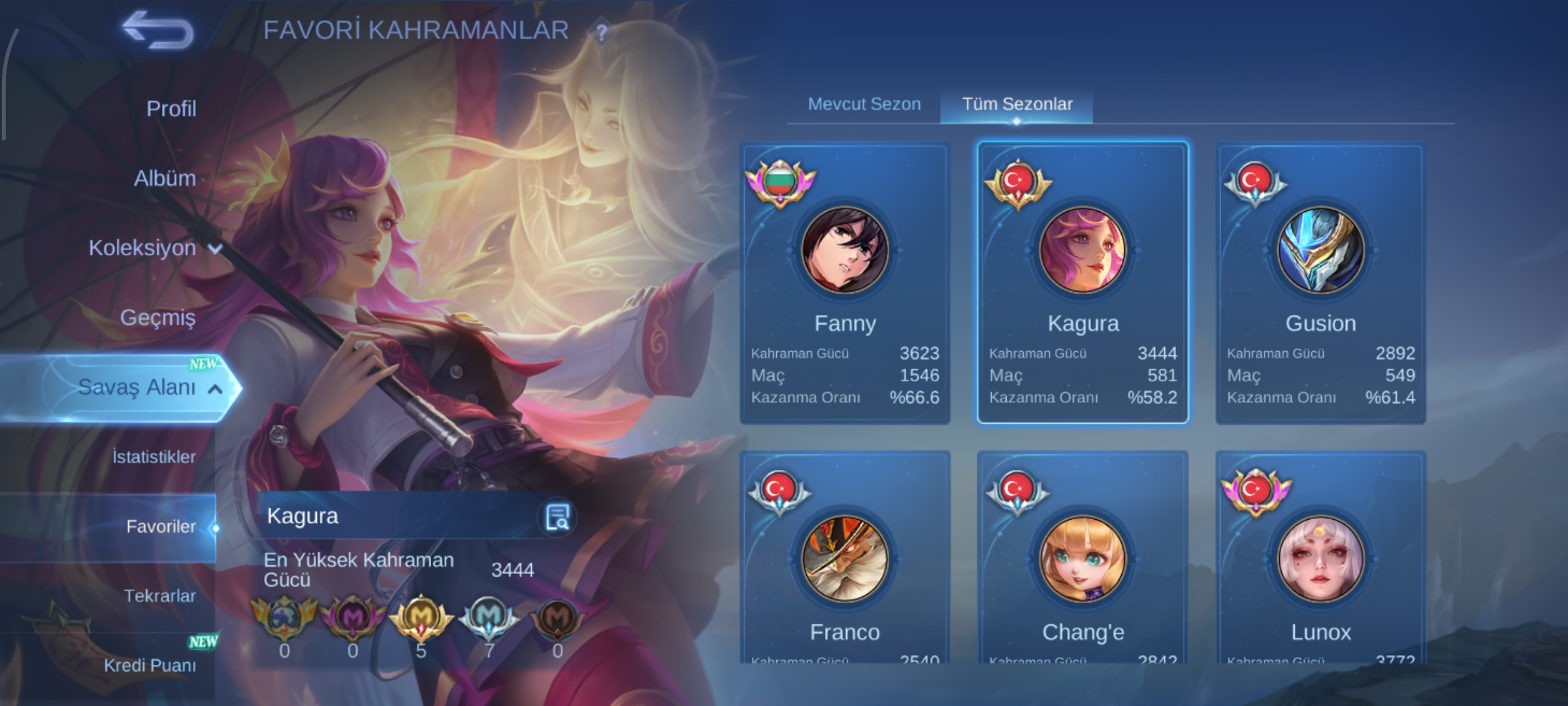This screenshot has height=706, width=1568.
Task: Open the Albüm section
Action: tap(165, 178)
